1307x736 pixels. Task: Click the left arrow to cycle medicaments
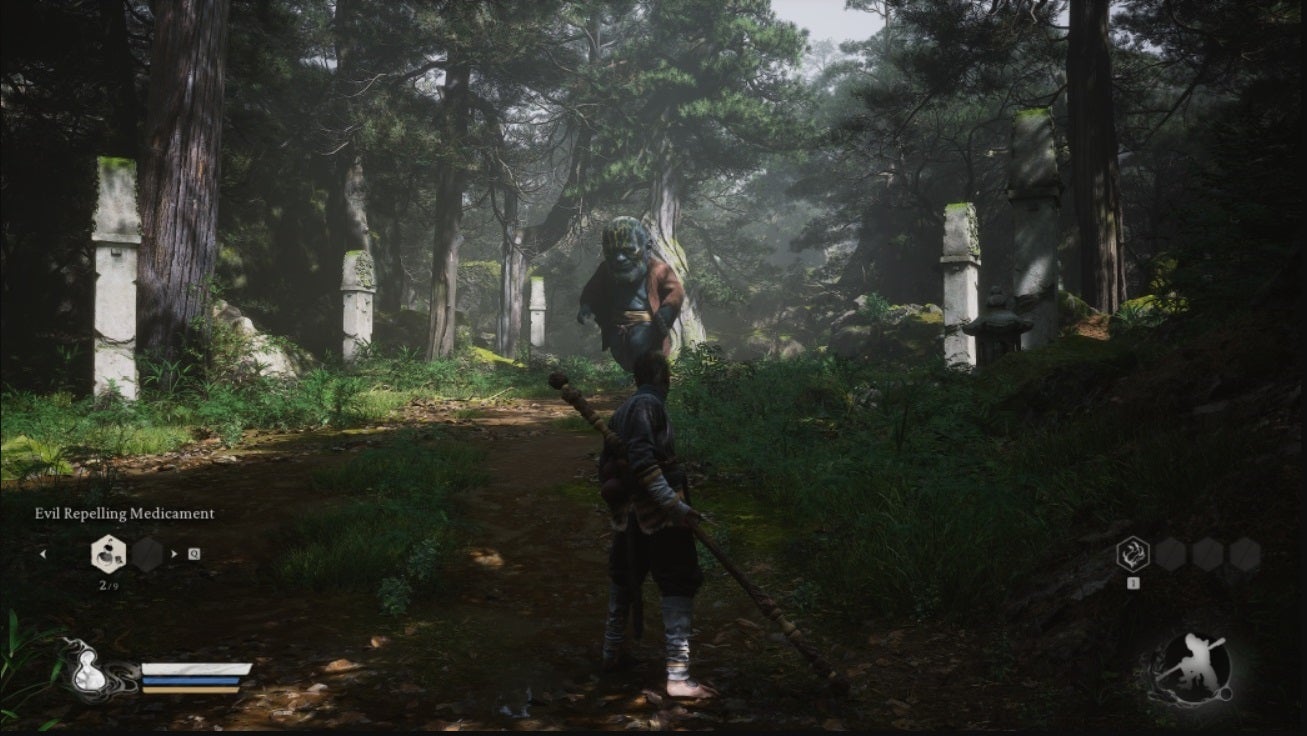[x=44, y=554]
